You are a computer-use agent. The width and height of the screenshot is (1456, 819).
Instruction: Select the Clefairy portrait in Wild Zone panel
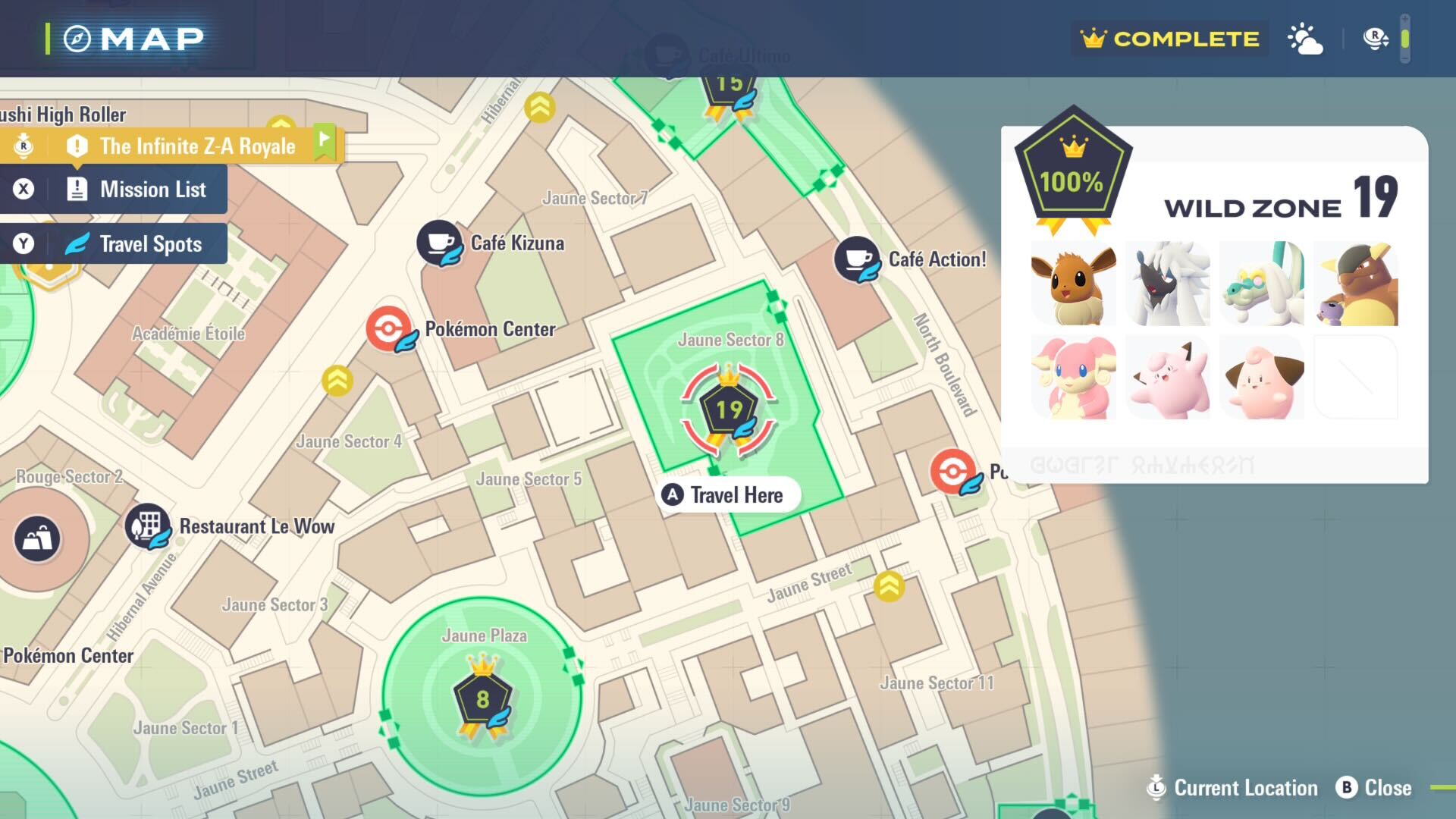[1168, 378]
